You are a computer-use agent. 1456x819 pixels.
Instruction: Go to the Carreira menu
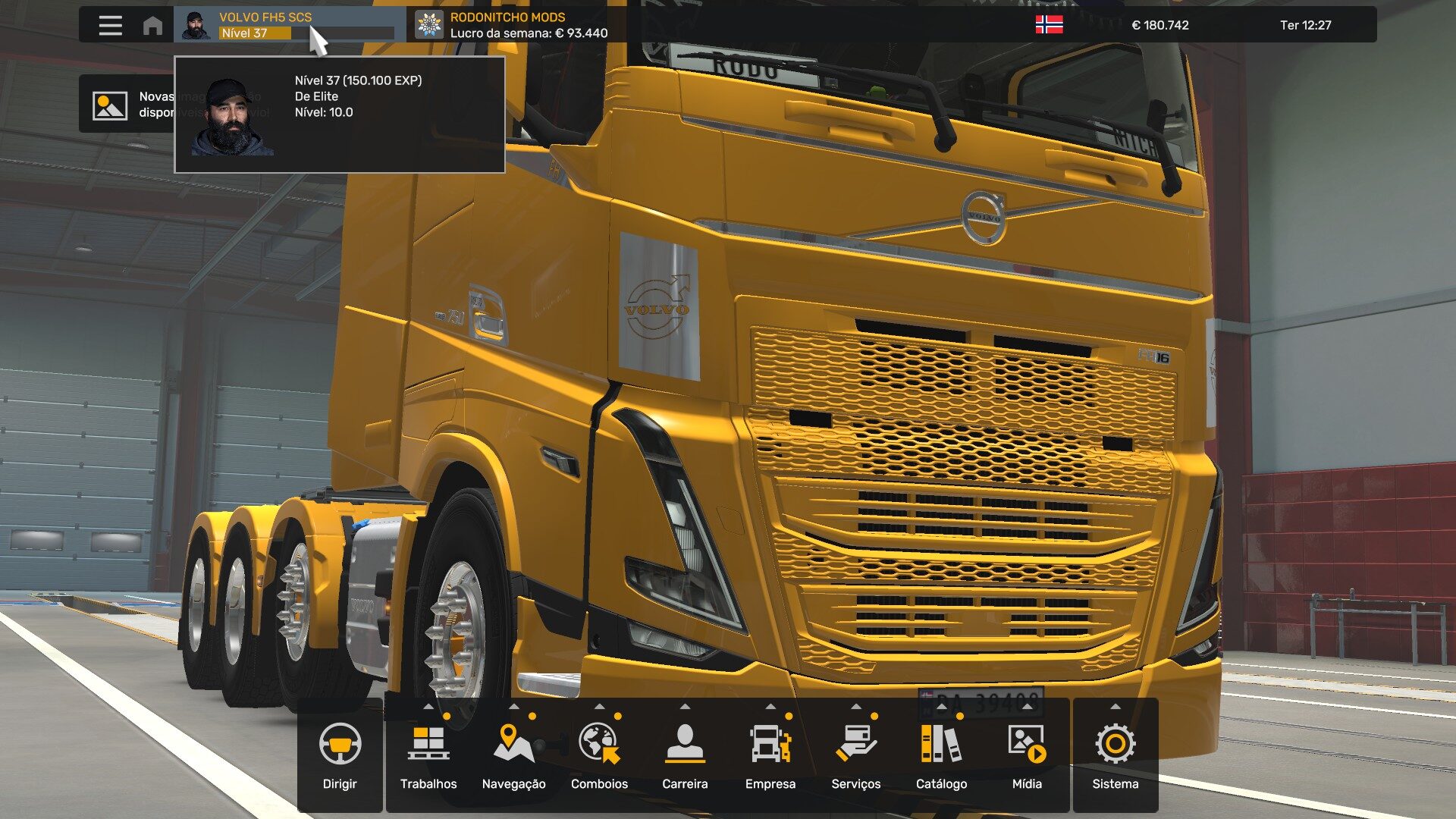(685, 757)
